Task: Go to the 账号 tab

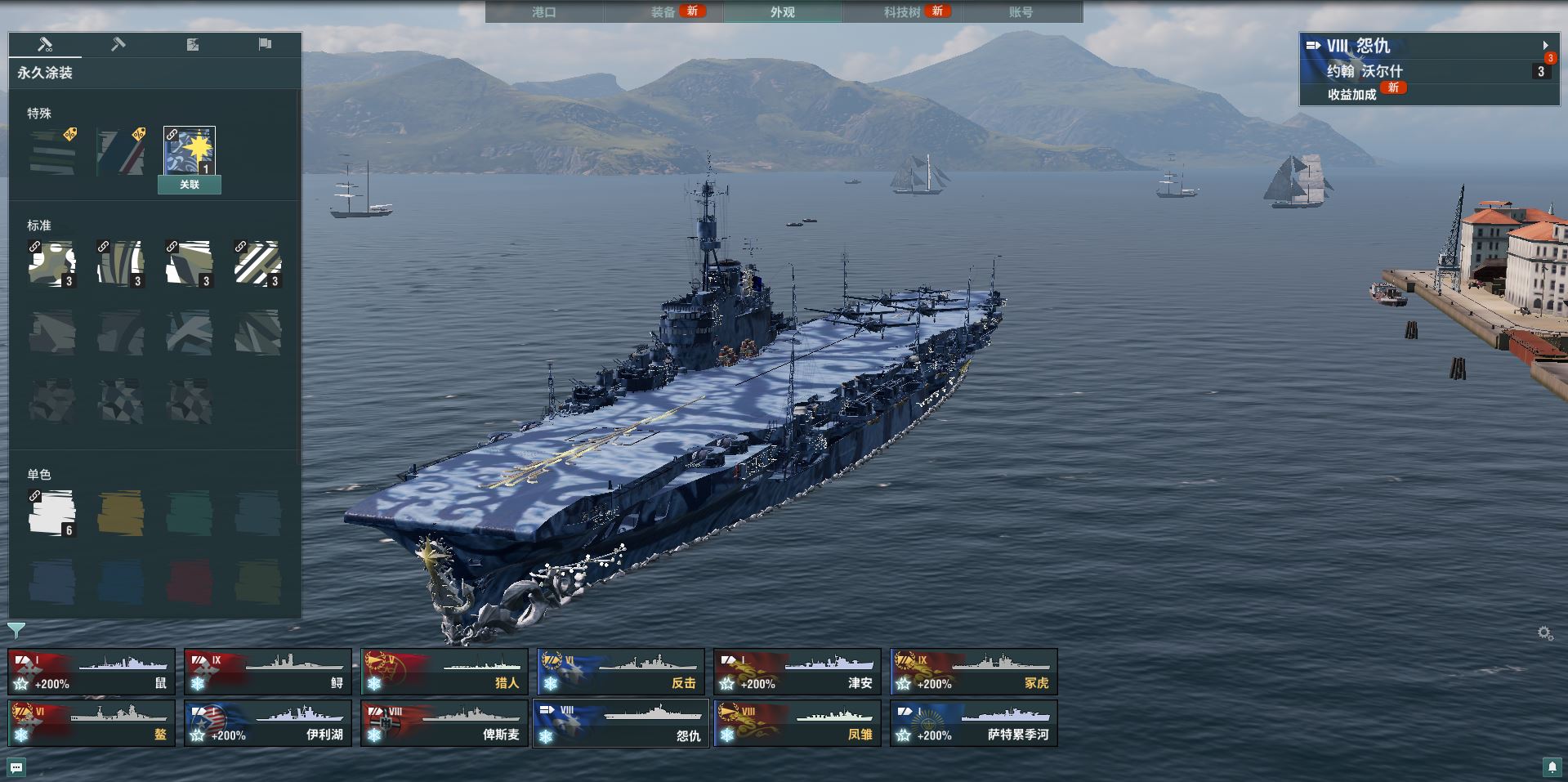Action: coord(1021,12)
